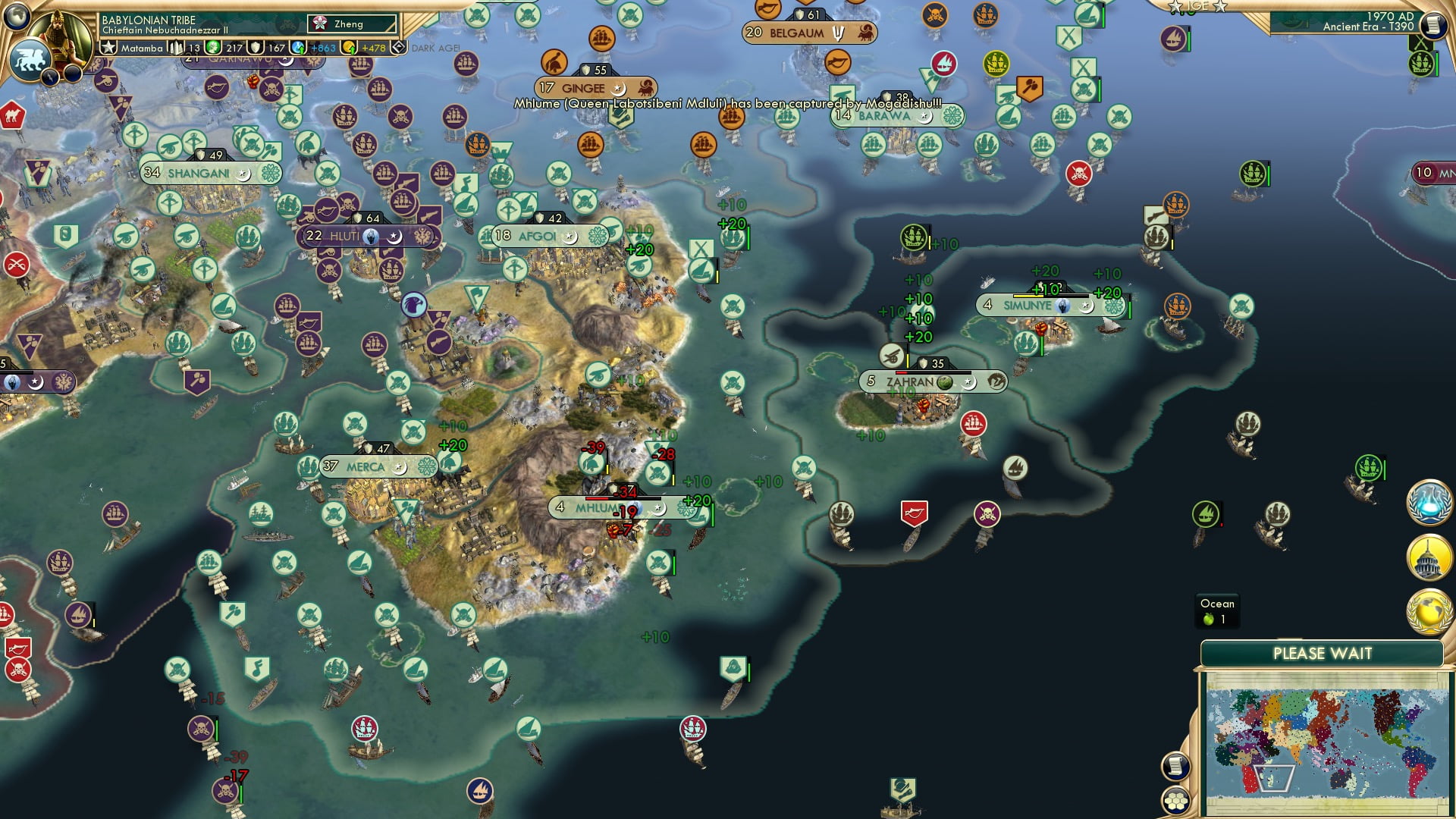Toggle the IGE editor via the star label
This screenshot has height=819, width=1456.
pyautogui.click(x=1196, y=7)
